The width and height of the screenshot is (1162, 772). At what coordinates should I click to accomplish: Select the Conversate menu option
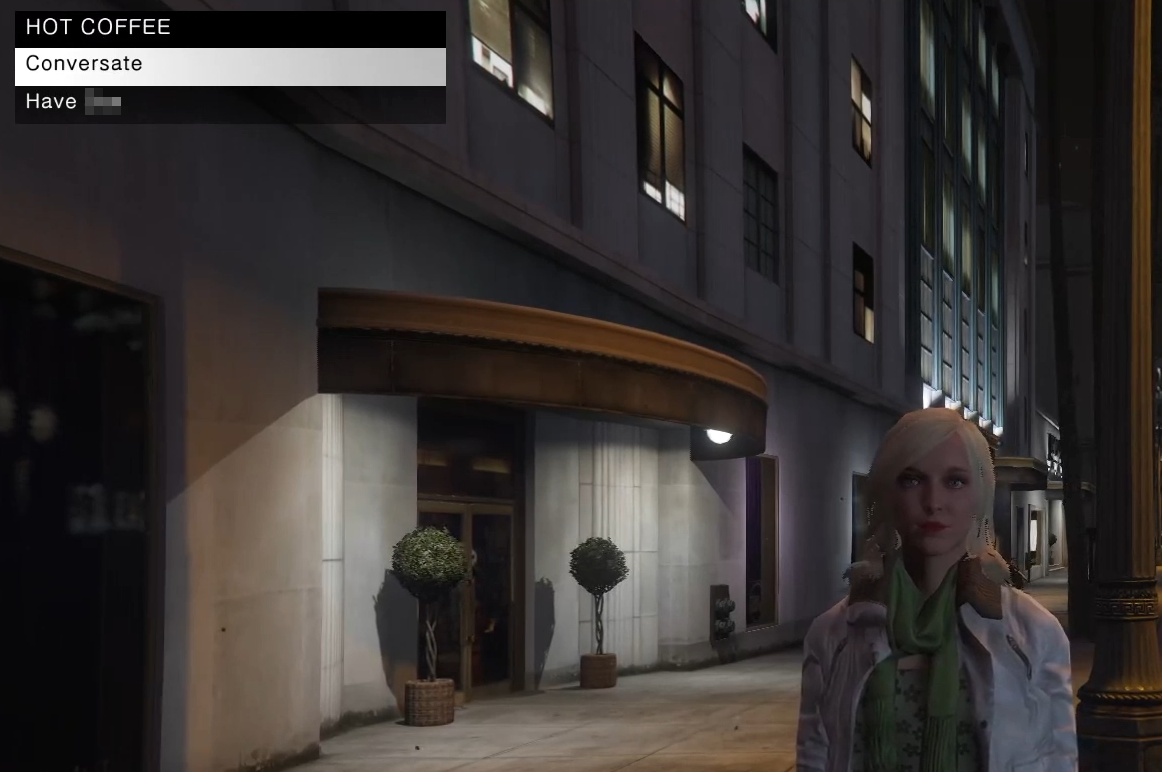(230, 65)
